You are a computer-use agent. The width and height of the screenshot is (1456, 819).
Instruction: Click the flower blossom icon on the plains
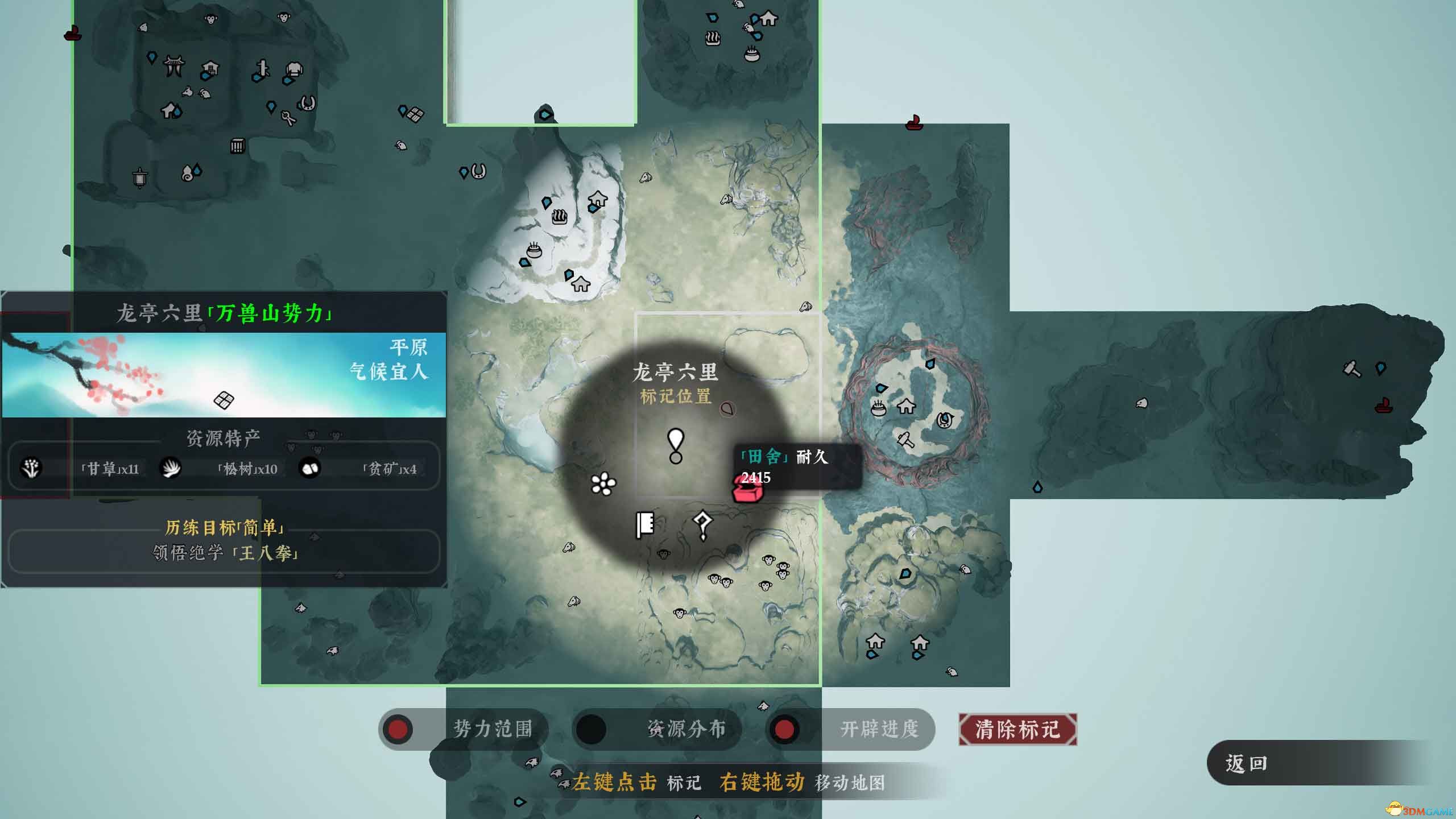click(x=605, y=483)
